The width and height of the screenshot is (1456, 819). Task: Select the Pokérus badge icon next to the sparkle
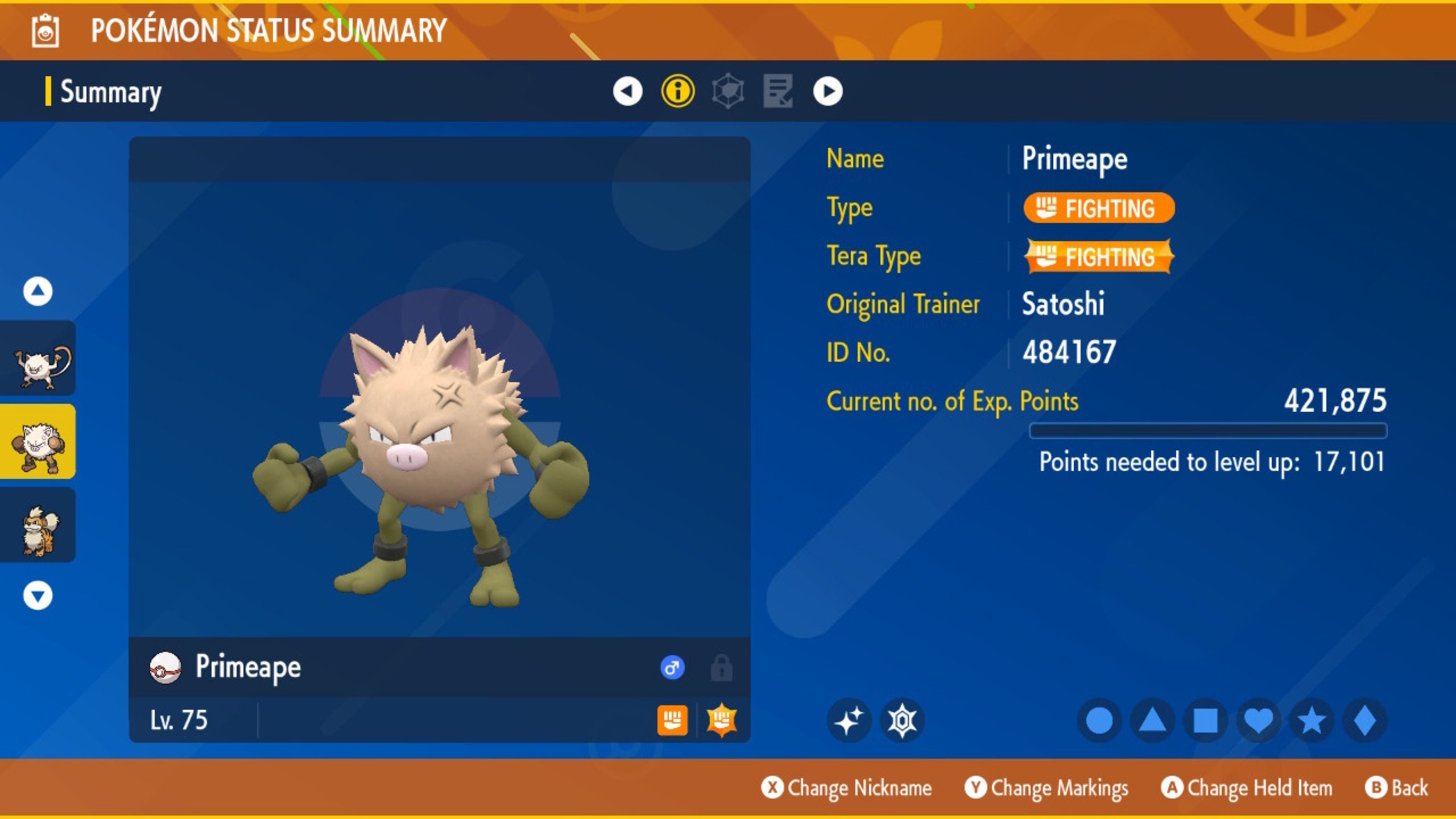tap(902, 720)
